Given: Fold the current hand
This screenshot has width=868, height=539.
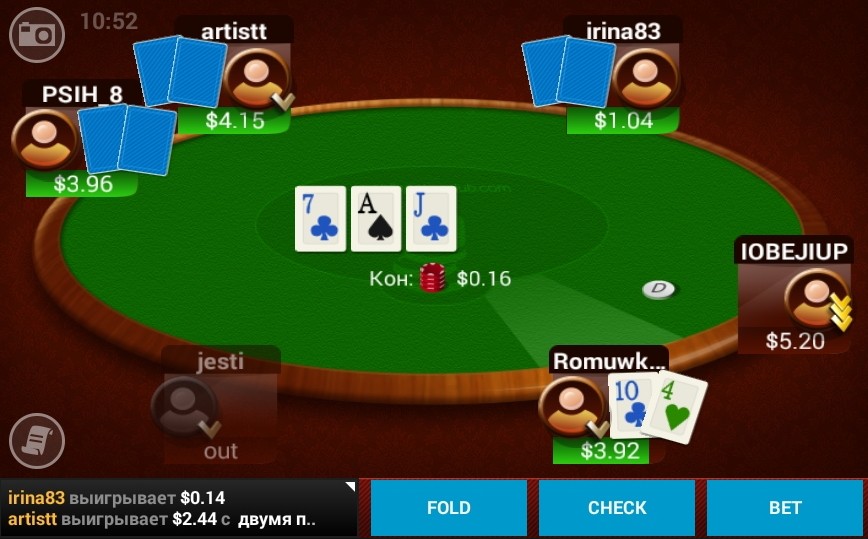Looking at the screenshot, I should click(x=448, y=508).
